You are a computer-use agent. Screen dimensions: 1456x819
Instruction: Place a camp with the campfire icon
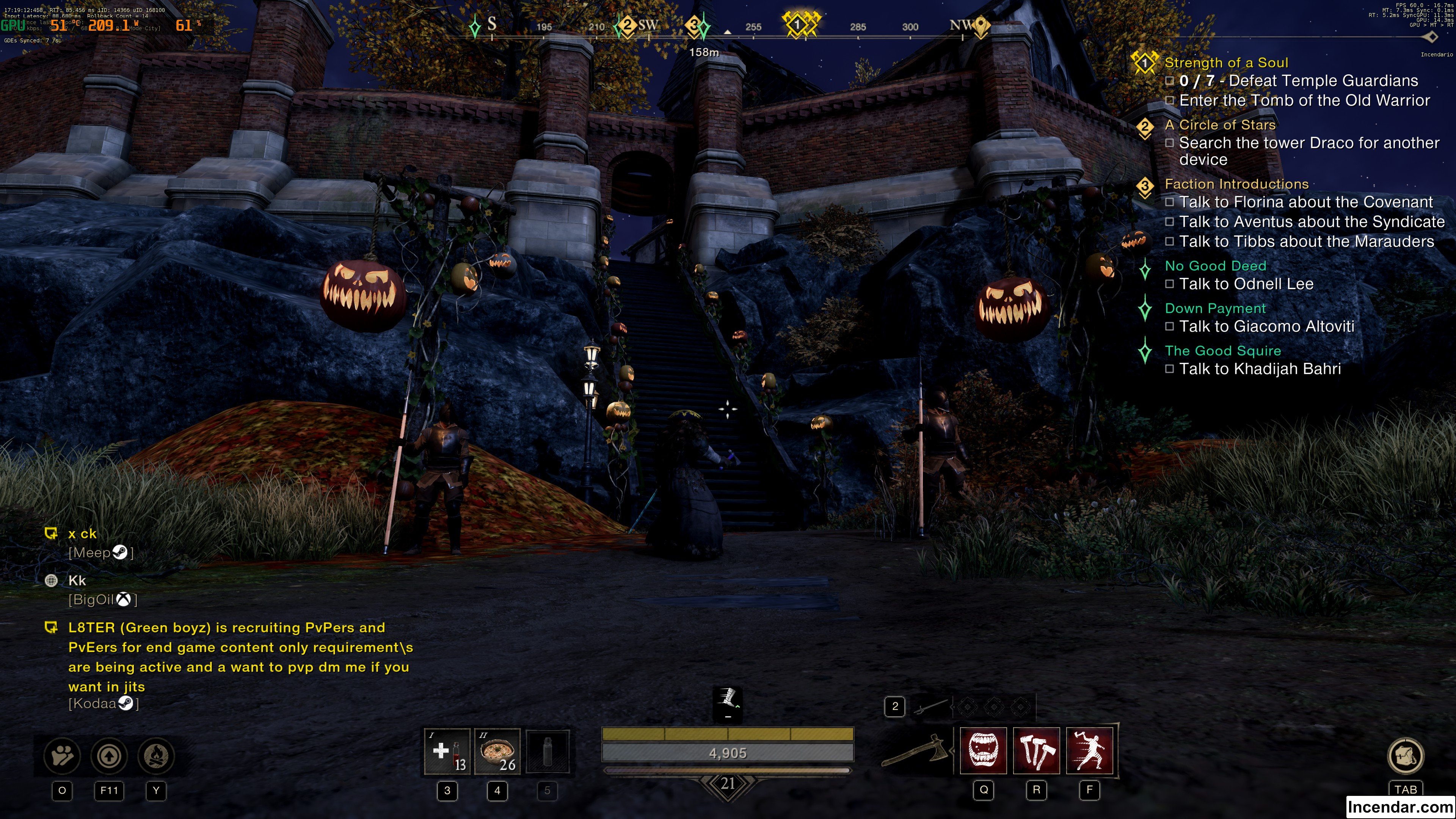156,756
